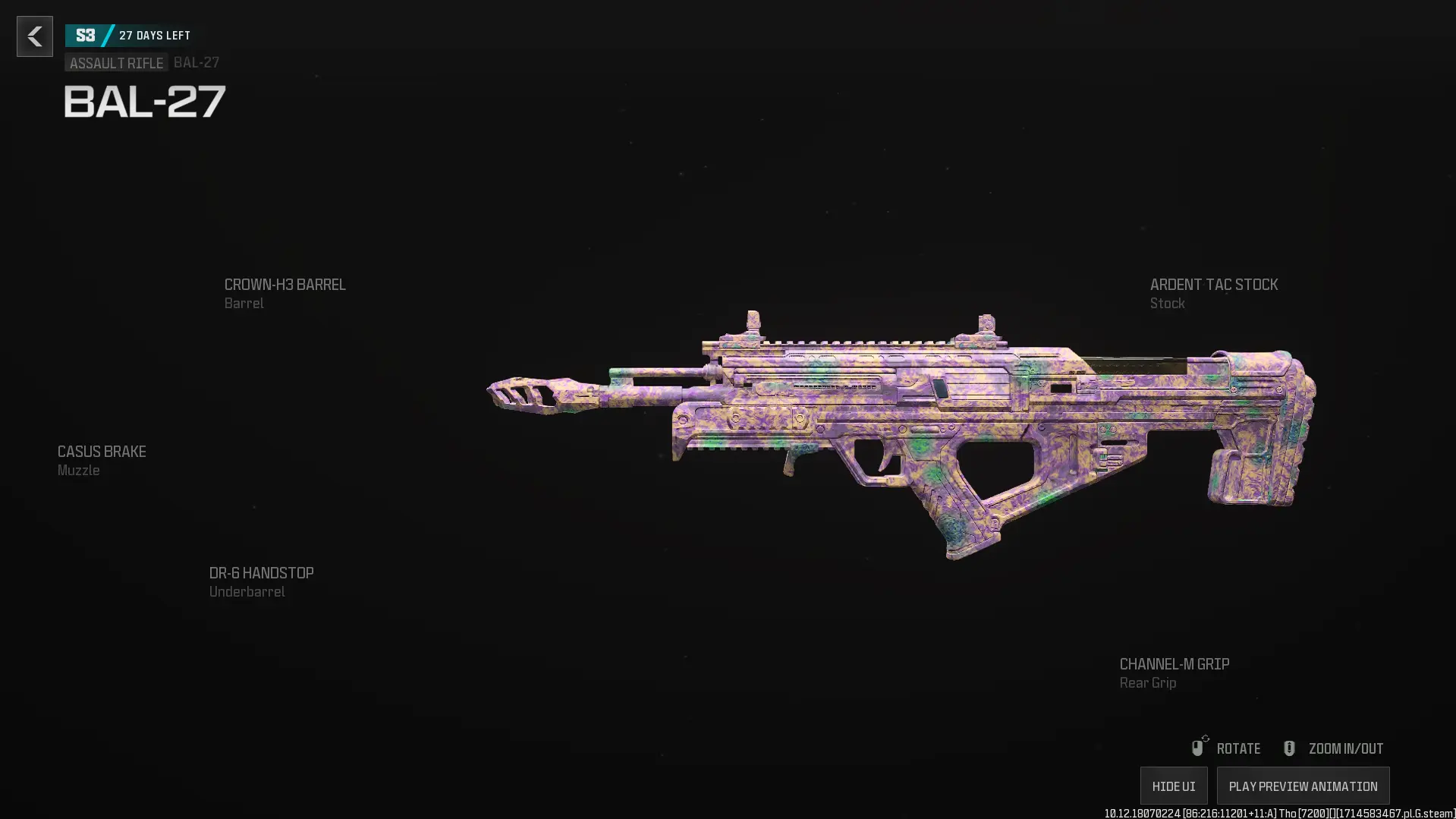Toggle the preview animation playback
Viewport: 1456px width, 819px height.
1302,786
